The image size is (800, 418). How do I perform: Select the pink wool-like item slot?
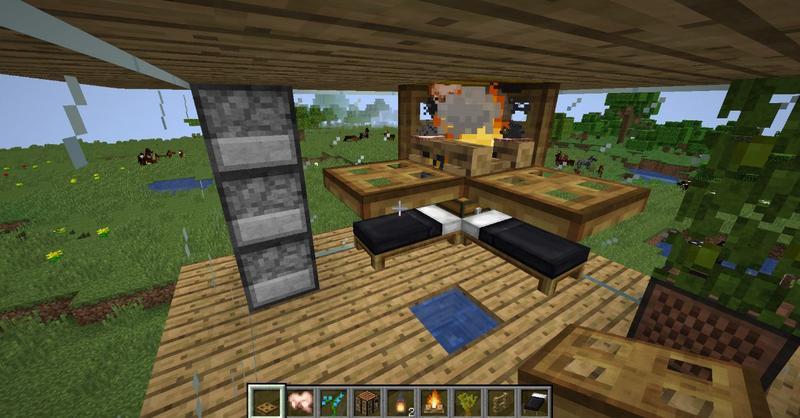pos(299,401)
